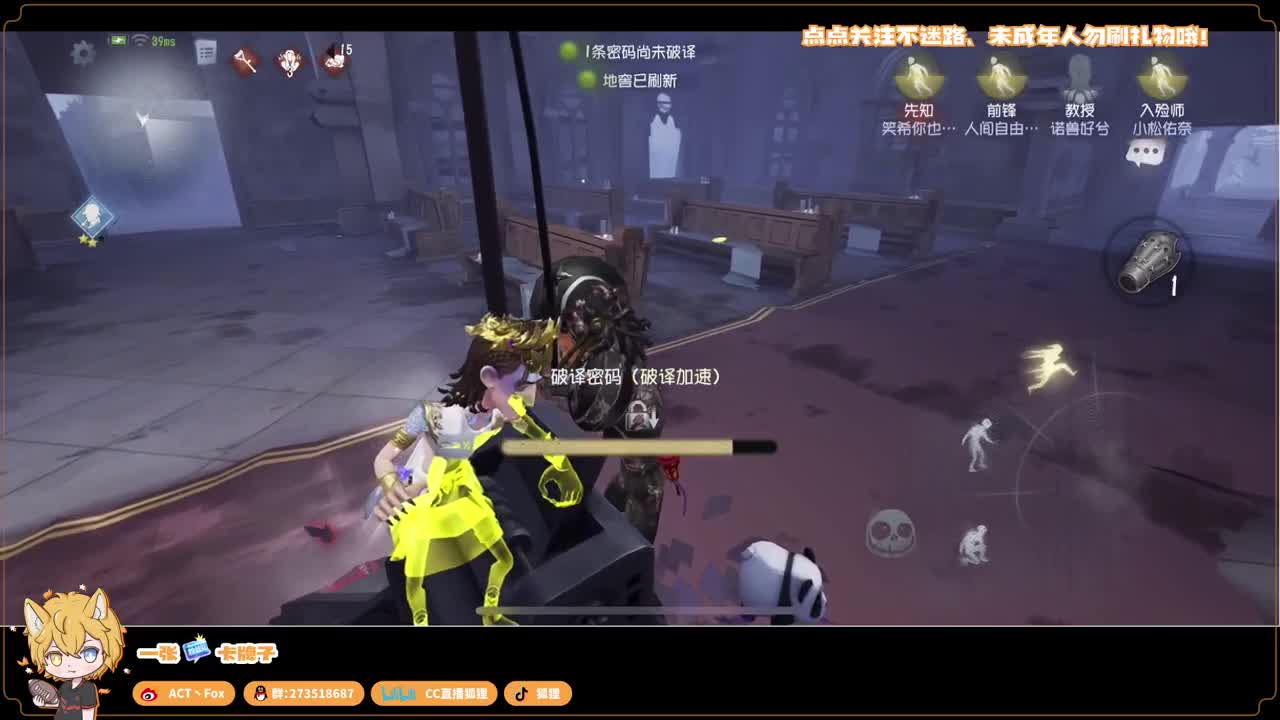Toggle the standing ghost action button
This screenshot has width=1280, height=720.
click(x=976, y=445)
